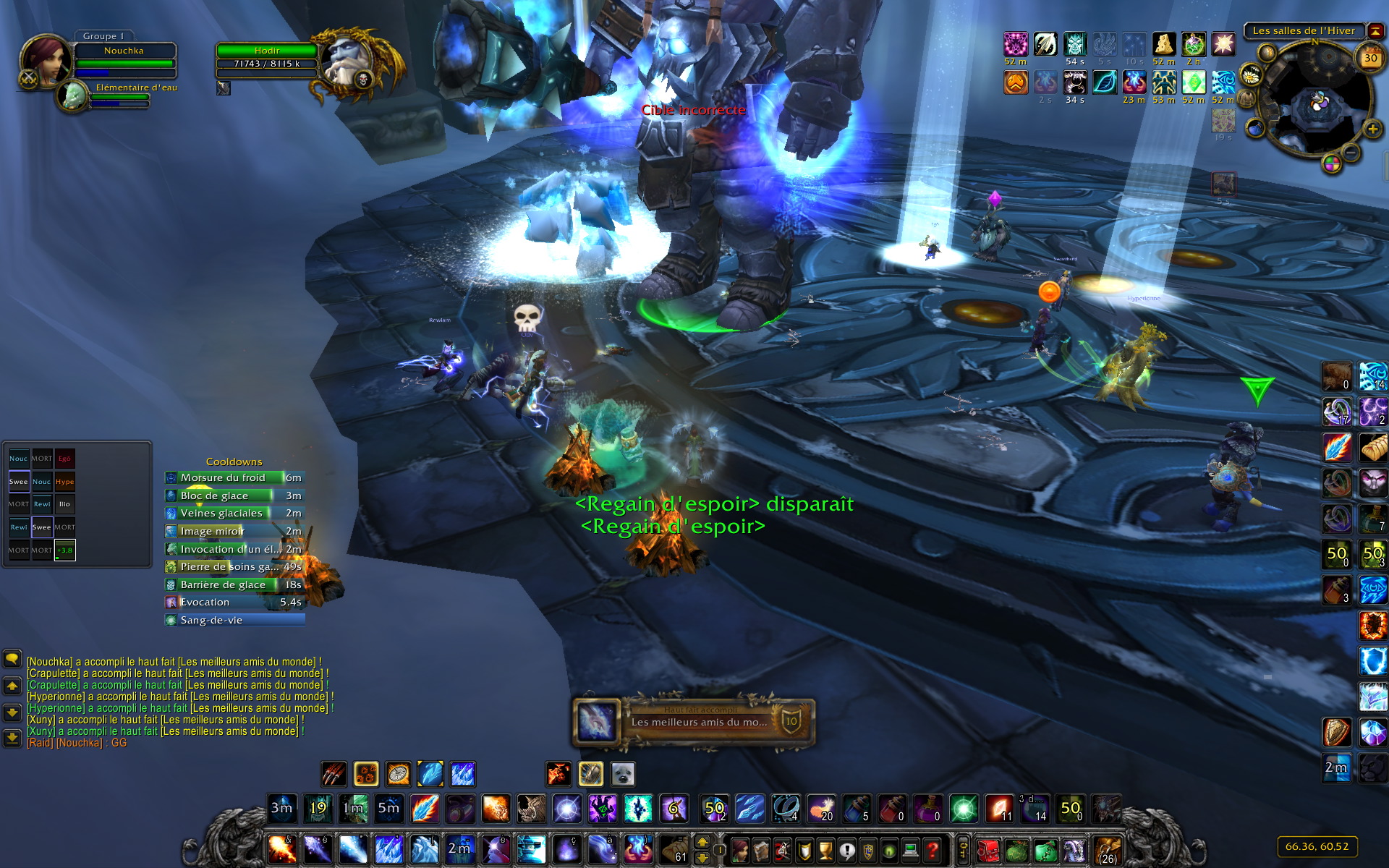This screenshot has height=868, width=1389.
Task: Page the action bar up with the arrow
Action: [702, 841]
